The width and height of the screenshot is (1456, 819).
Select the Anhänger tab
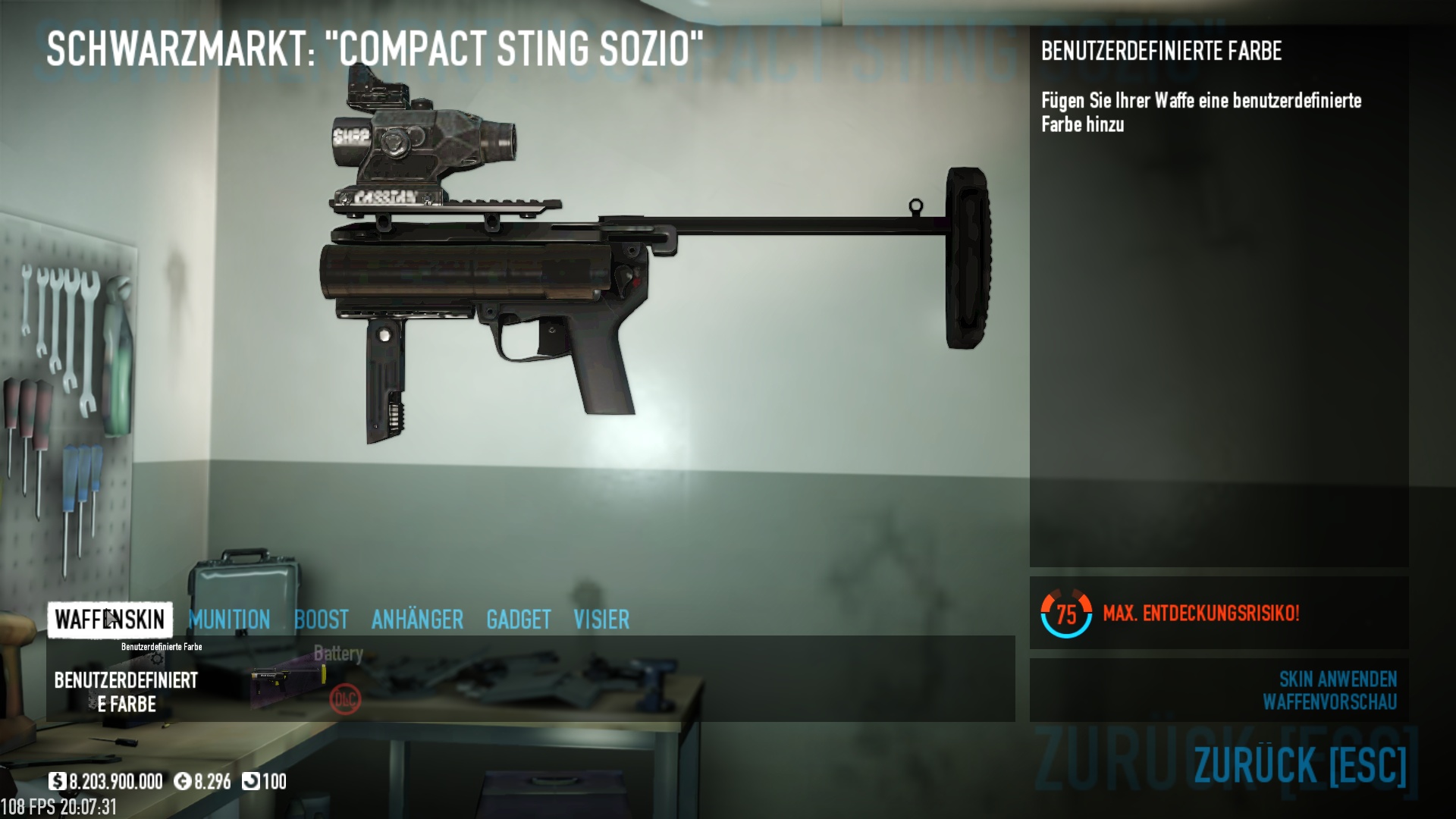(417, 620)
